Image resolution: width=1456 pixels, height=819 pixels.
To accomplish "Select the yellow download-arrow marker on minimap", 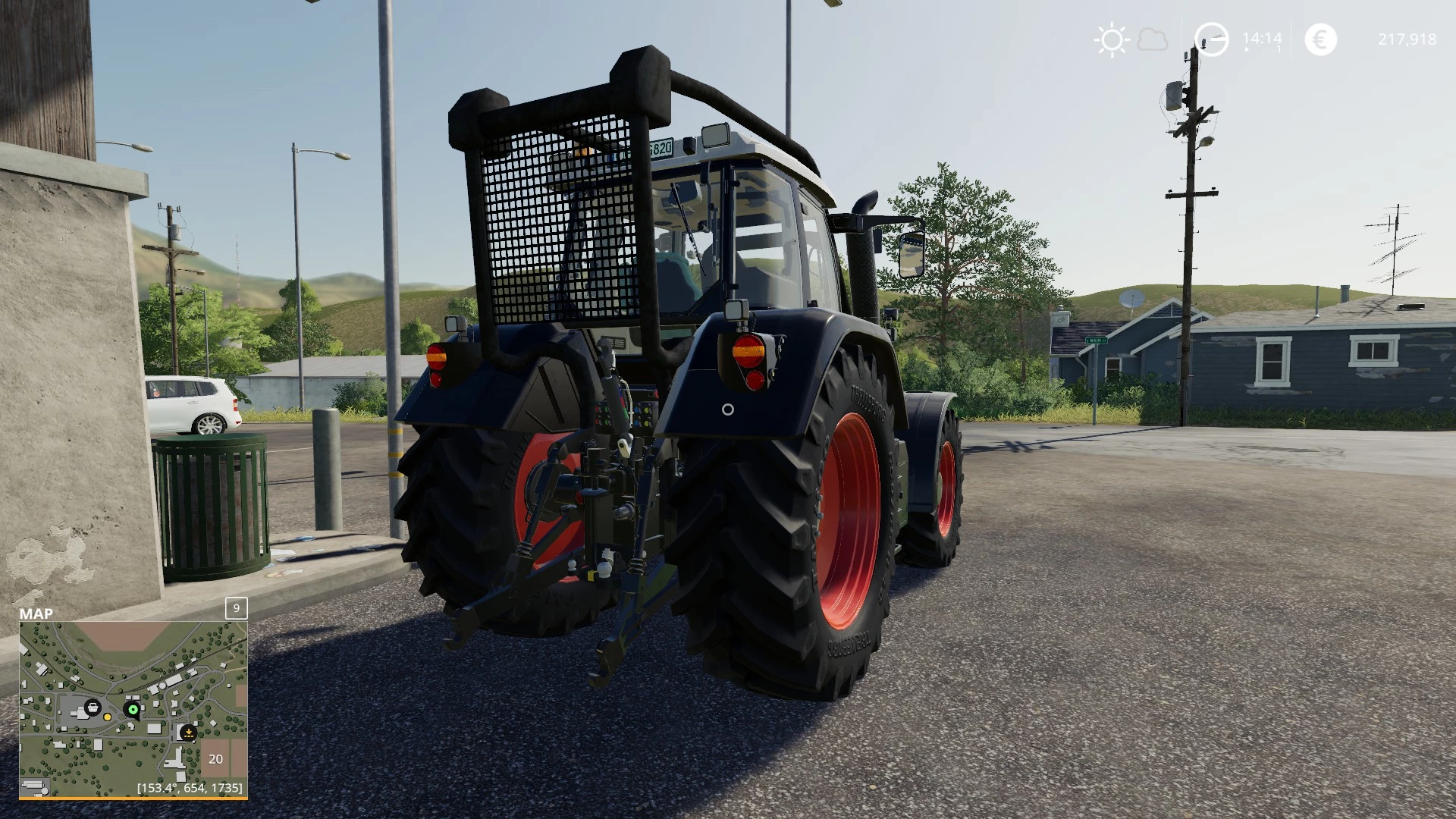I will point(188,732).
